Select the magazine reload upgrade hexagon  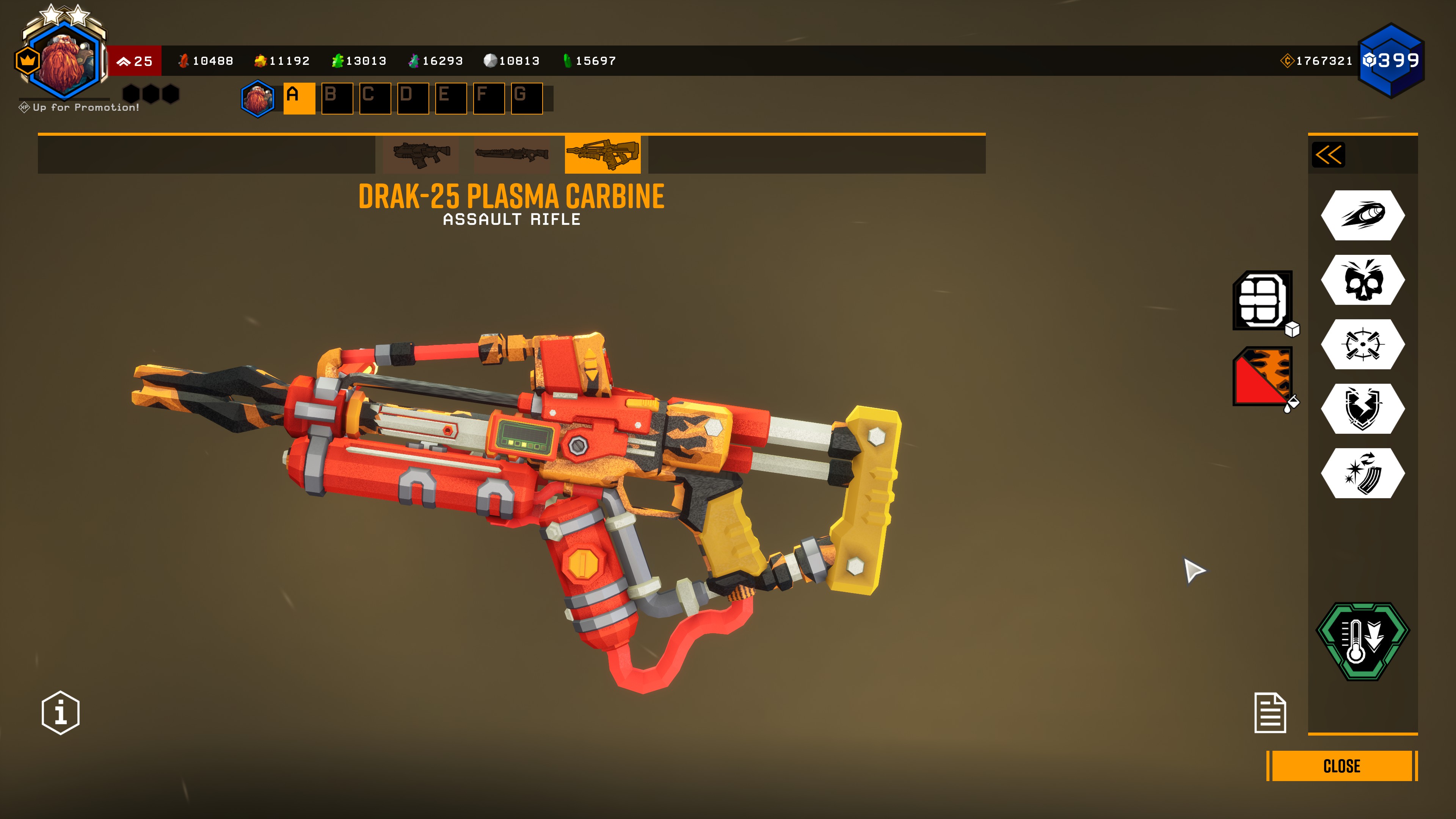tap(1363, 473)
